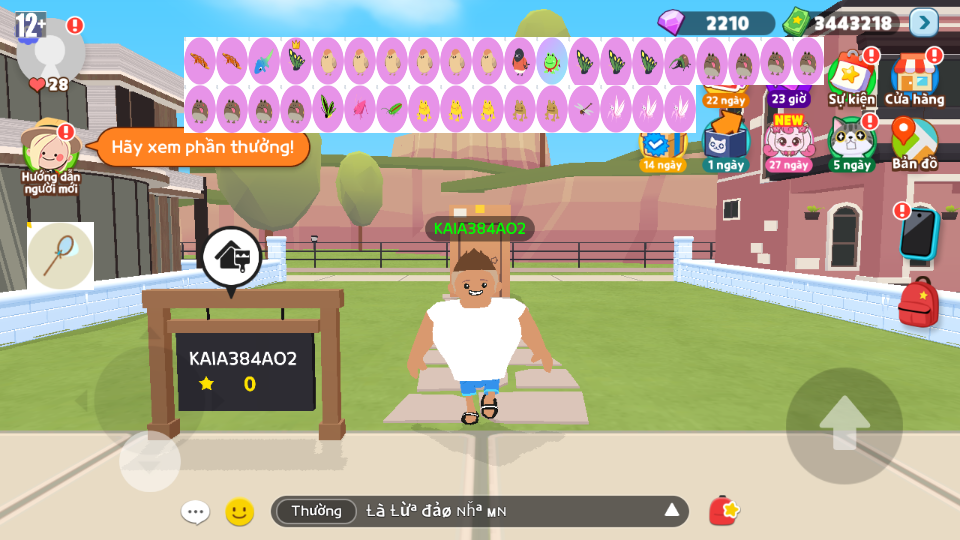Open the Bản đồ map

coord(914,143)
